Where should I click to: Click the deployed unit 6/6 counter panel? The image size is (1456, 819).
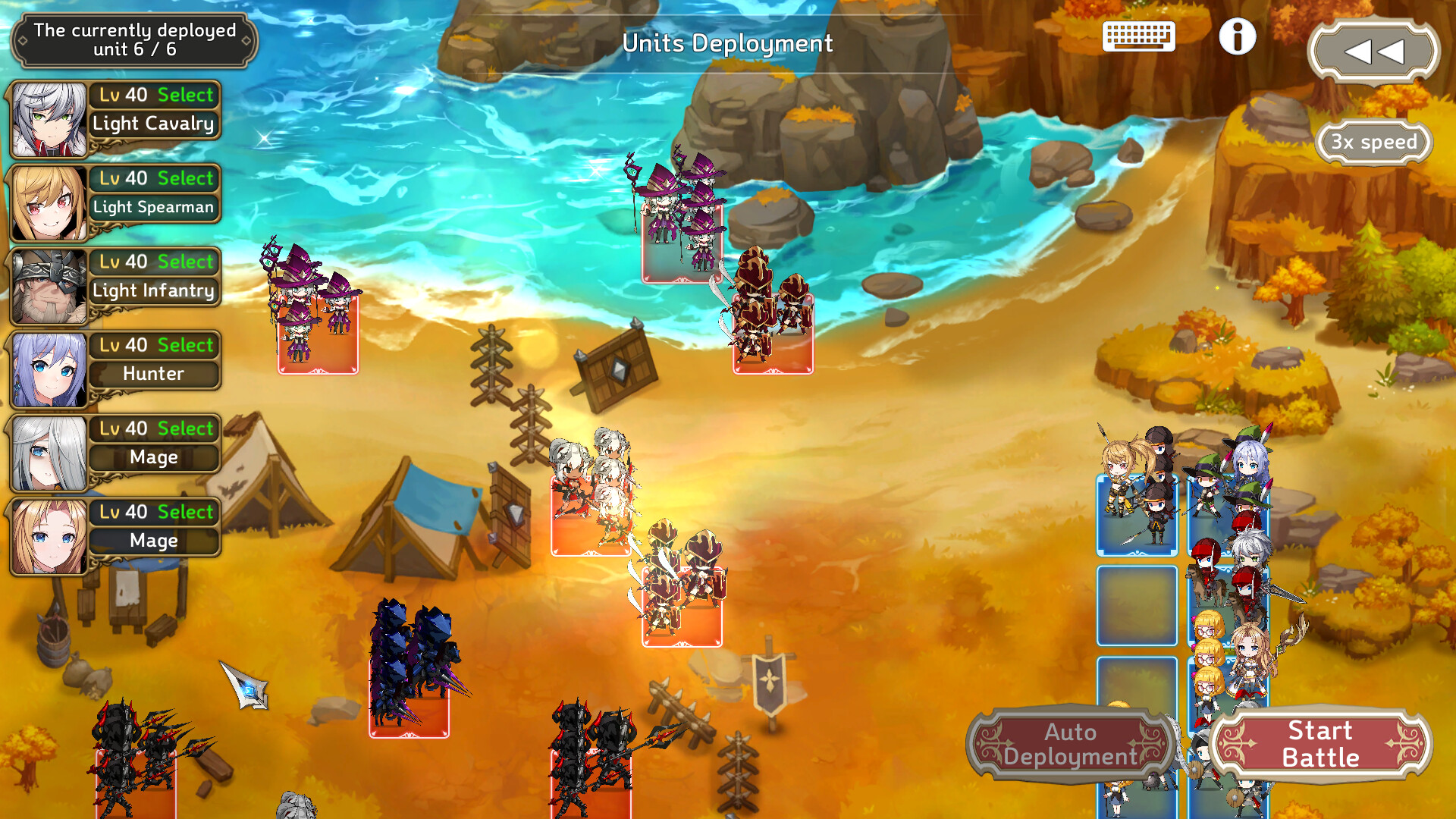pyautogui.click(x=135, y=41)
